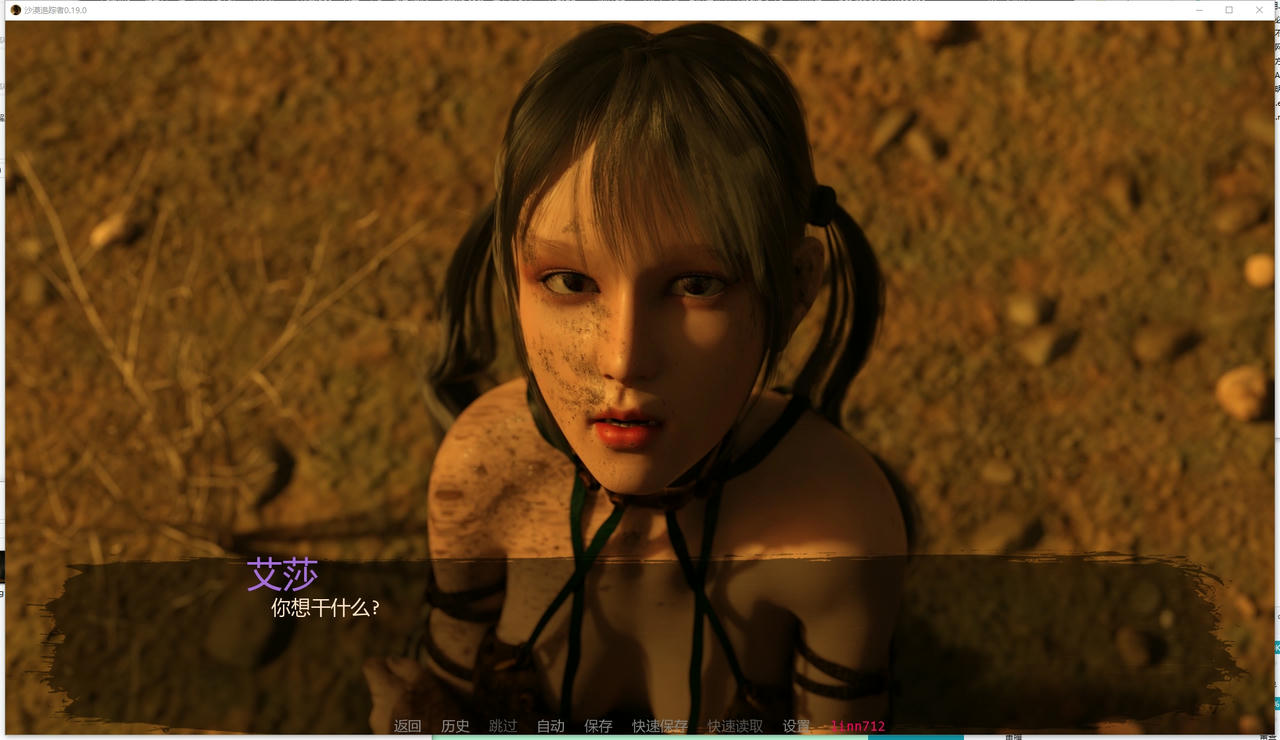Click the character name 艾莎
This screenshot has height=740, width=1280.
click(x=284, y=574)
